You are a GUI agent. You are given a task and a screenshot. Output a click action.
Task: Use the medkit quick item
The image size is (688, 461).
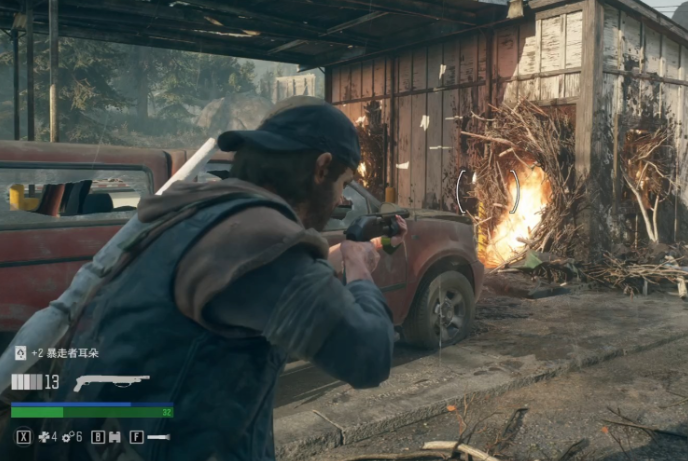[x=44, y=437]
